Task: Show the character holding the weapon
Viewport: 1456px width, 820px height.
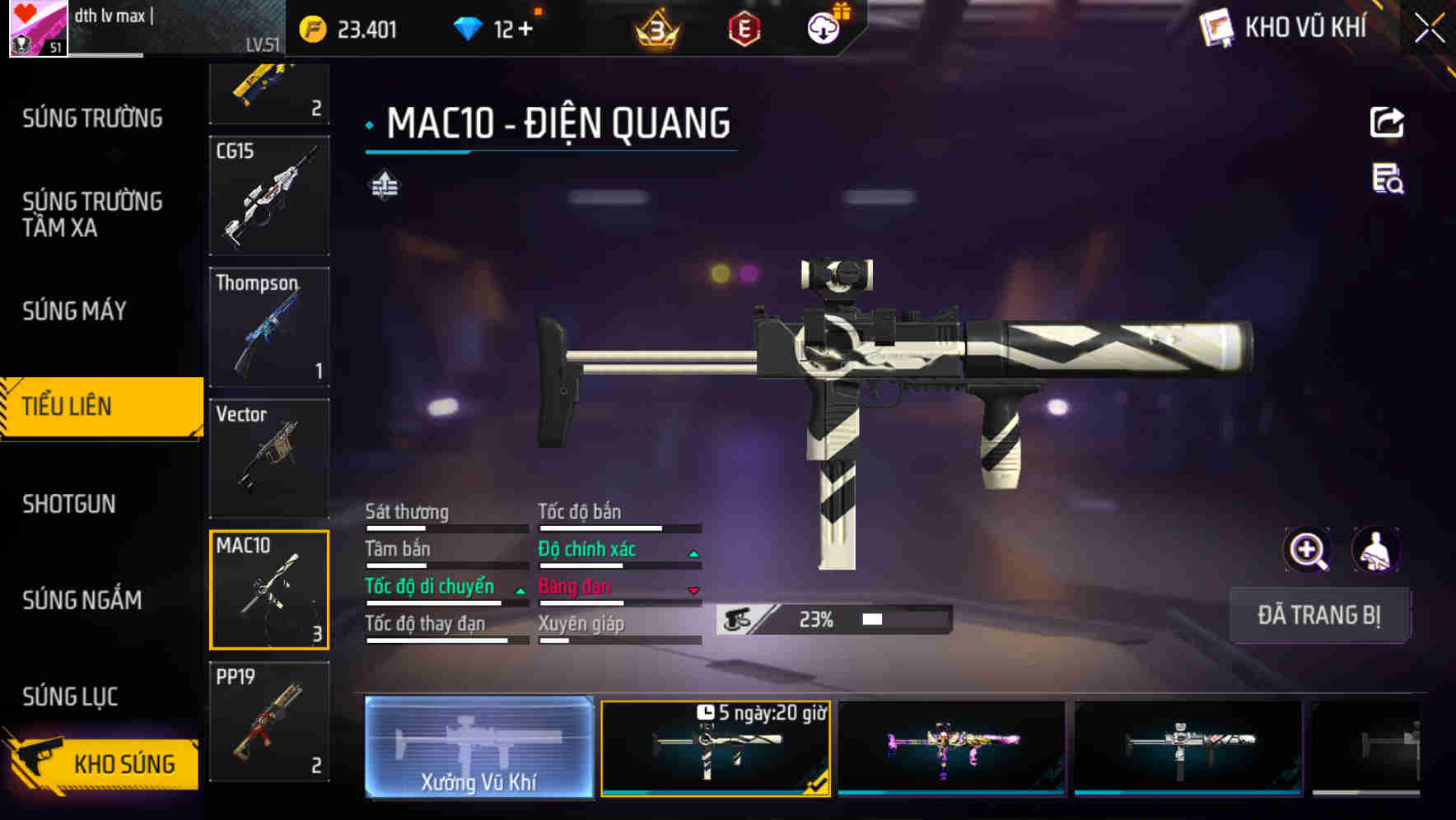Action: 1375,550
